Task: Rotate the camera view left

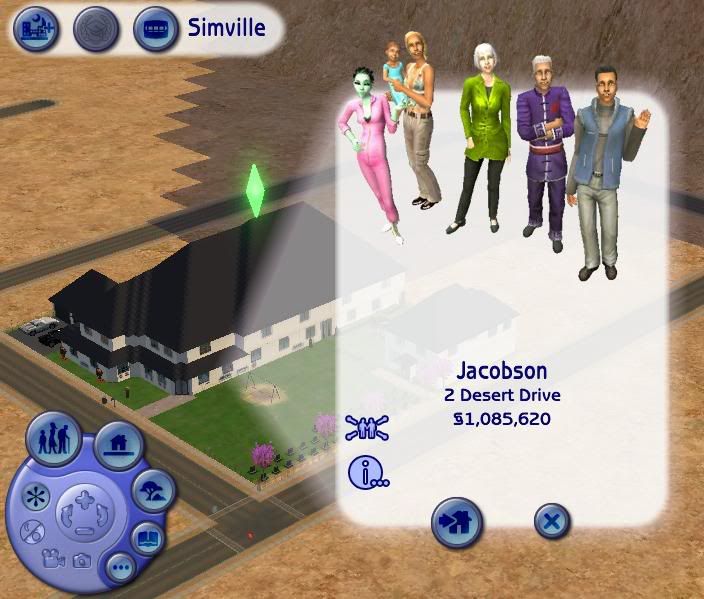Action: click(68, 517)
